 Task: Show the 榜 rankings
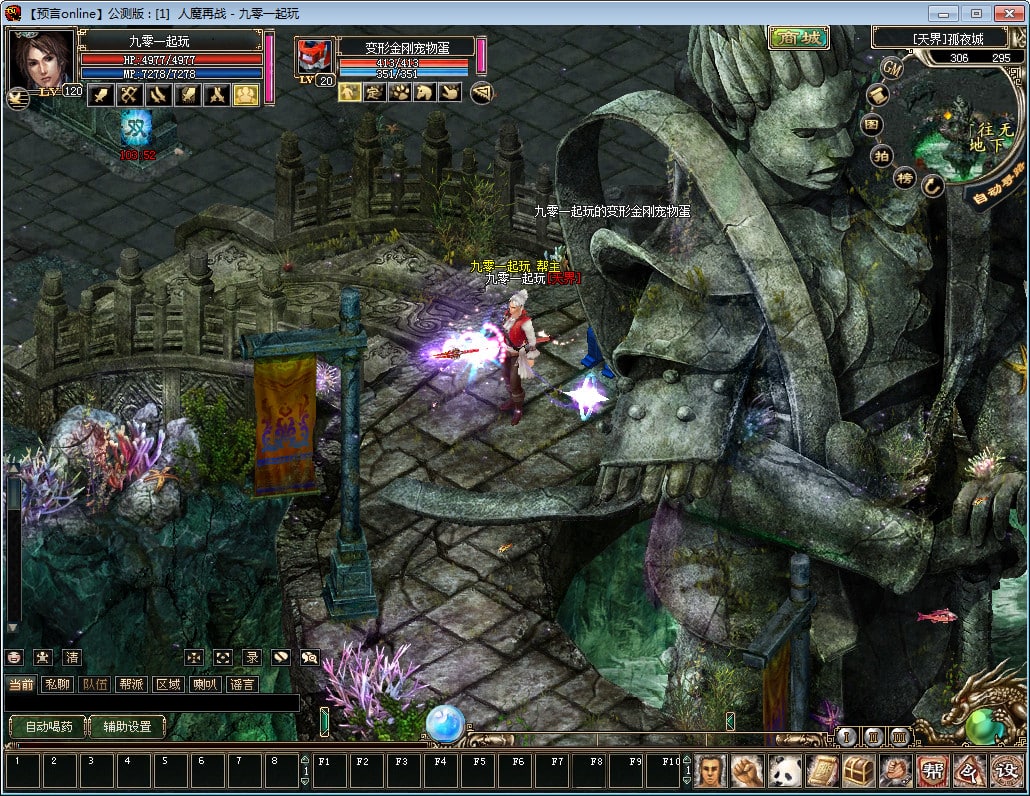pos(905,178)
